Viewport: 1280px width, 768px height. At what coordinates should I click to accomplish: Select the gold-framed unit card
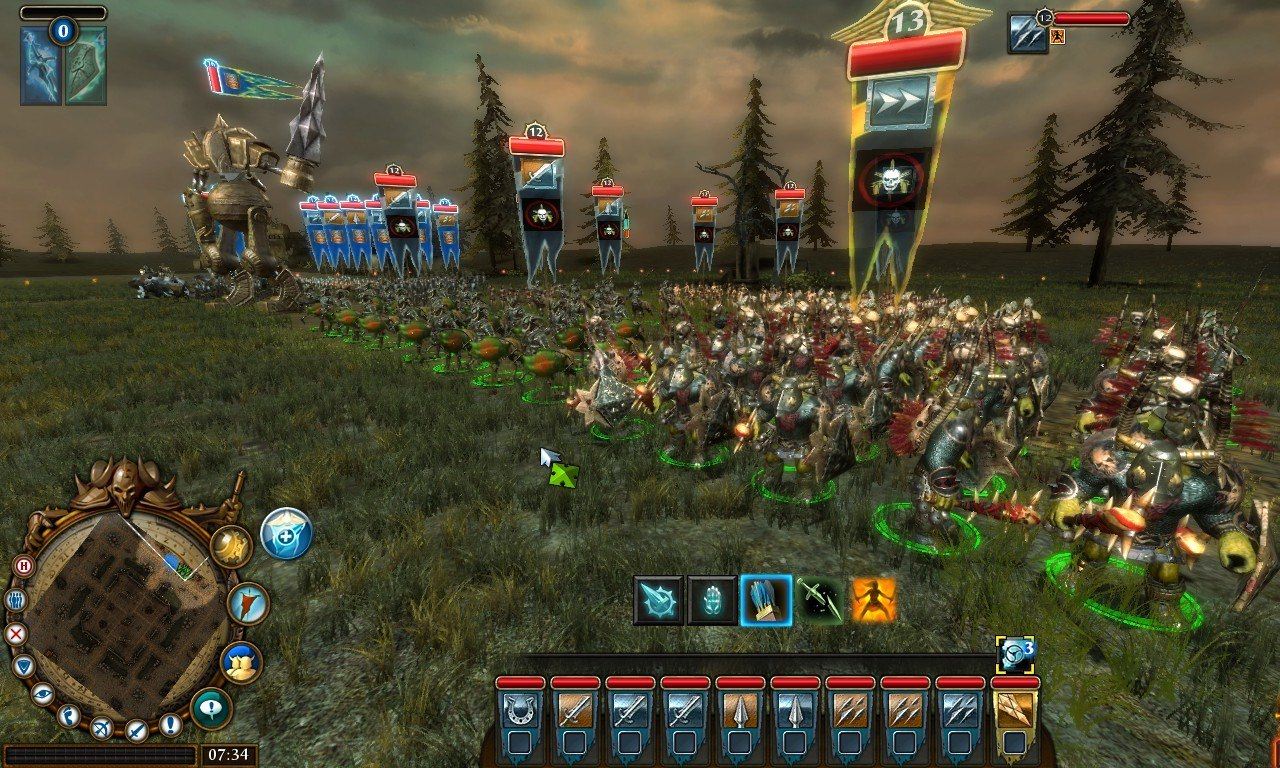[1014, 711]
